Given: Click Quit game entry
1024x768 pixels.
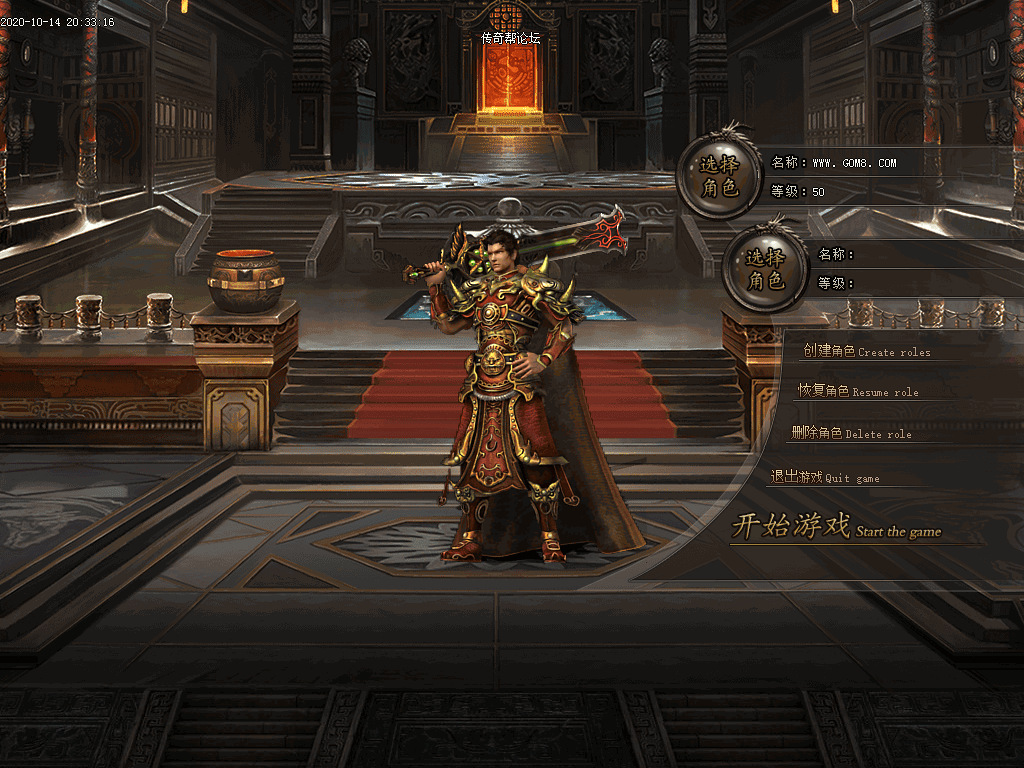Looking at the screenshot, I should click(x=825, y=478).
